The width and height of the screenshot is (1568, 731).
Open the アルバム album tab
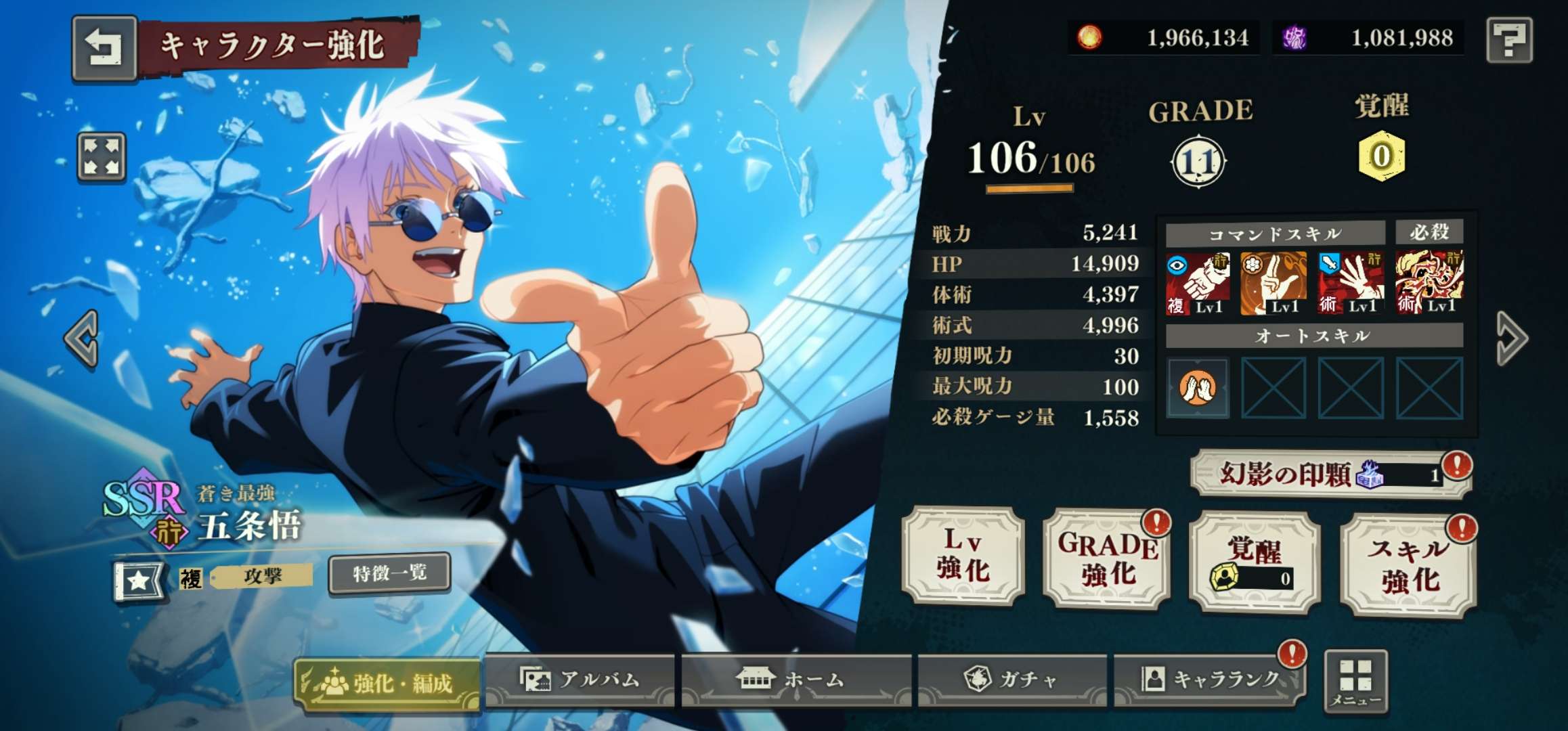(580, 679)
